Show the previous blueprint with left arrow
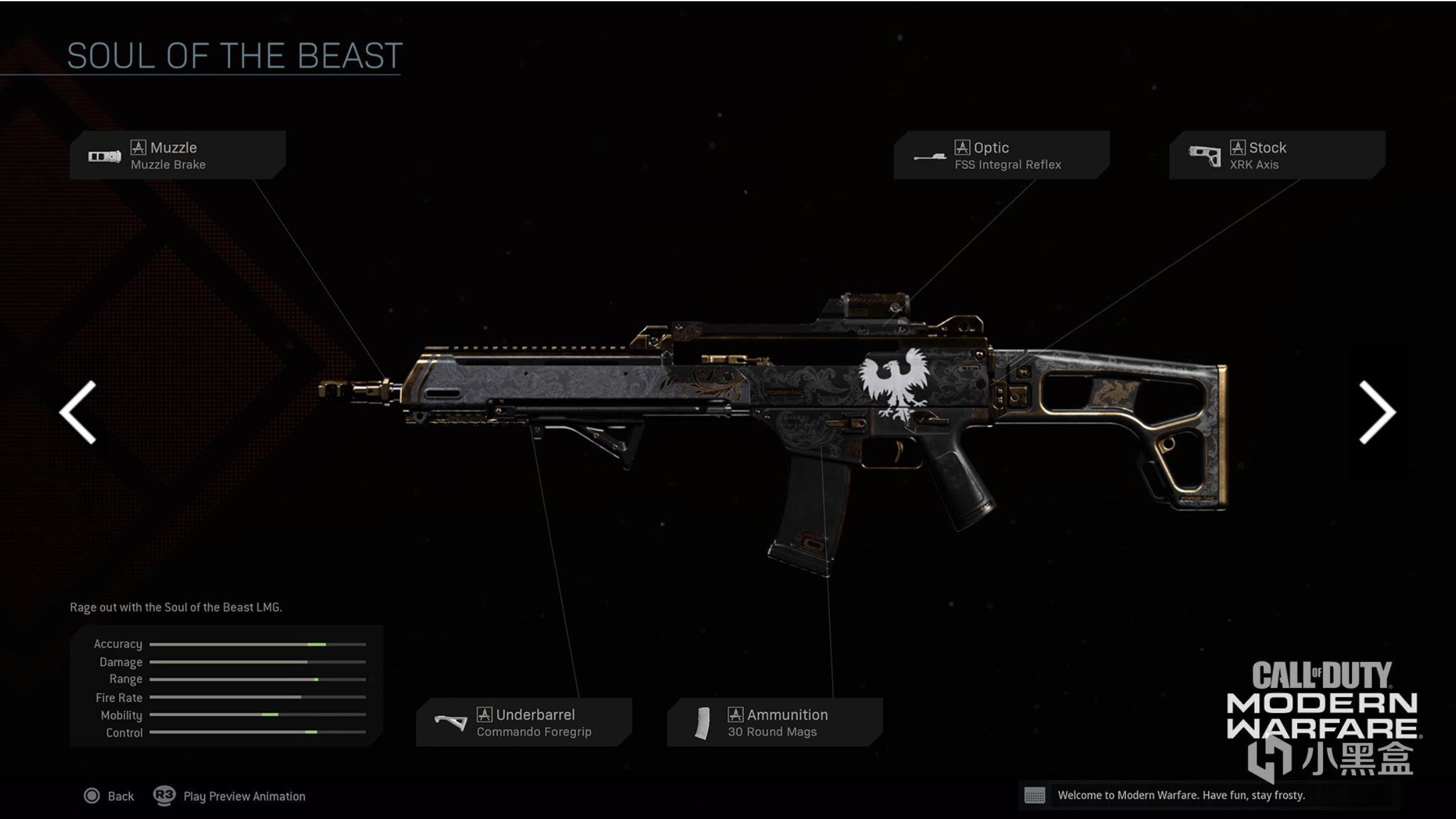The height and width of the screenshot is (819, 1456). (78, 412)
